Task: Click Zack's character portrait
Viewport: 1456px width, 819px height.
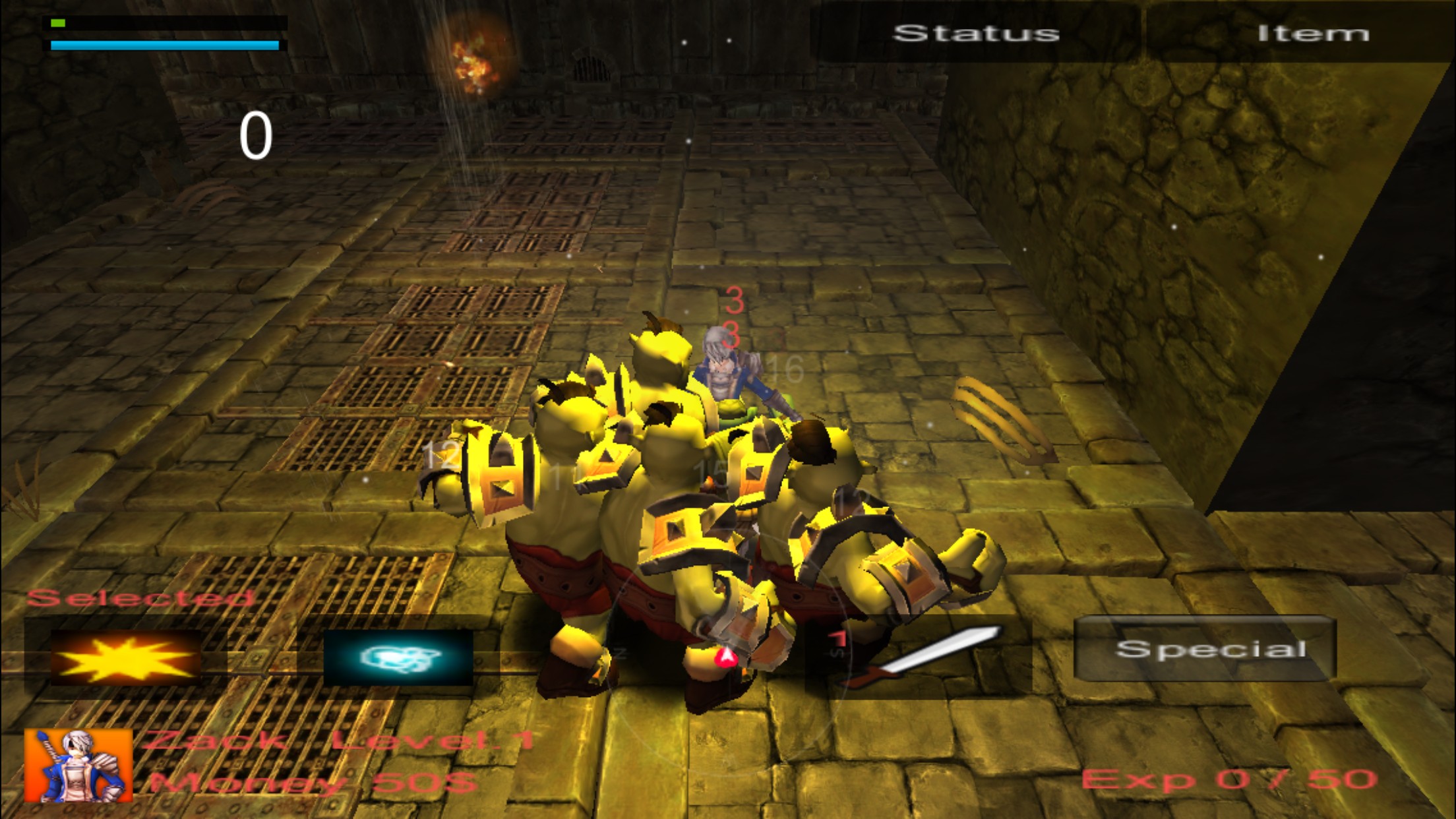Action: [78, 765]
